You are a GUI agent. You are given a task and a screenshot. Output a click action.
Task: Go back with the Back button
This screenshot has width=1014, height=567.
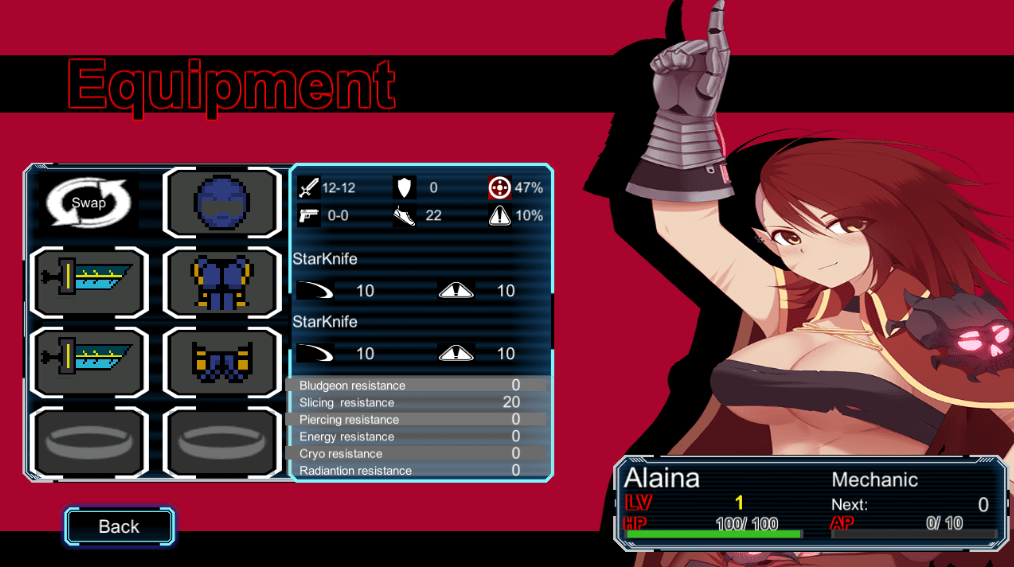click(119, 527)
